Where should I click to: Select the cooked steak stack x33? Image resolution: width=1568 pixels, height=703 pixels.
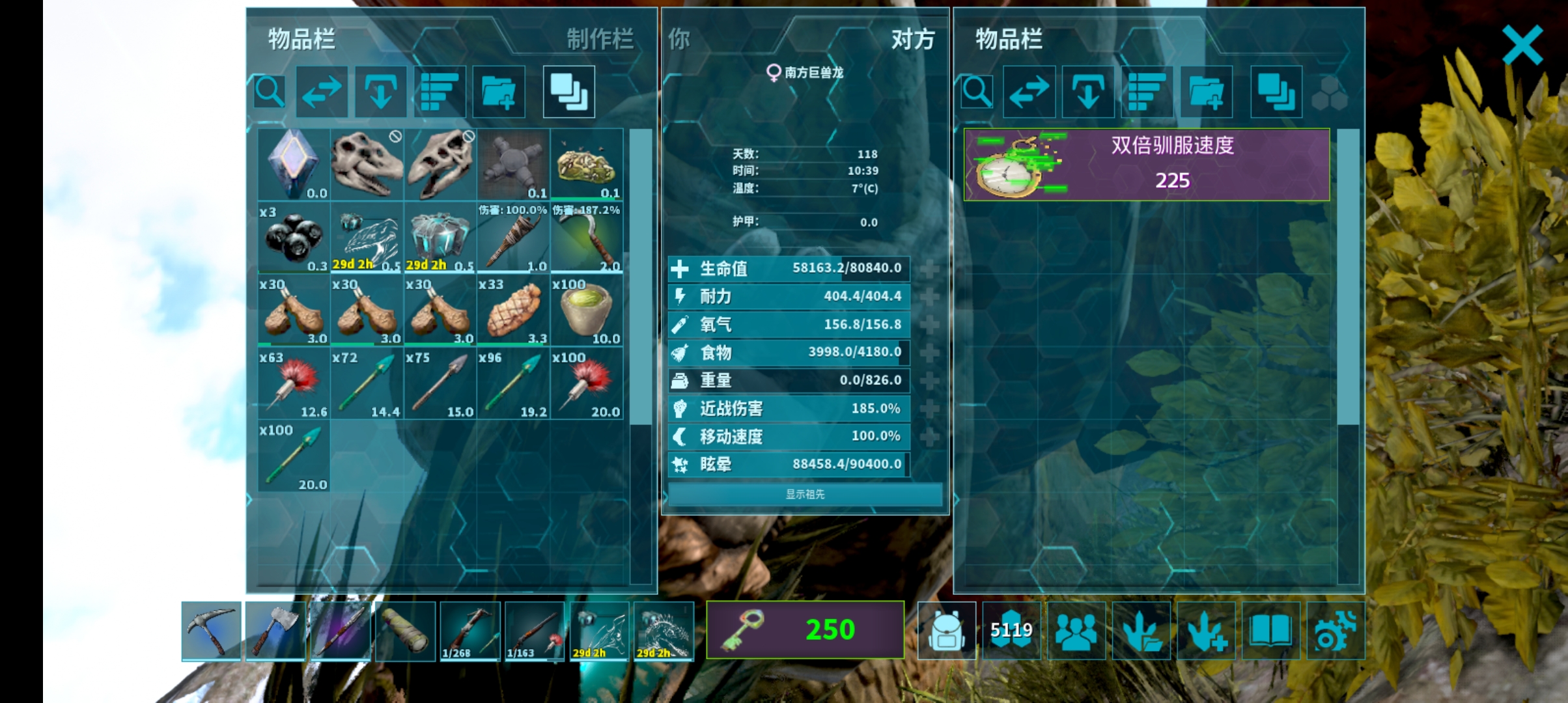pyautogui.click(x=513, y=310)
